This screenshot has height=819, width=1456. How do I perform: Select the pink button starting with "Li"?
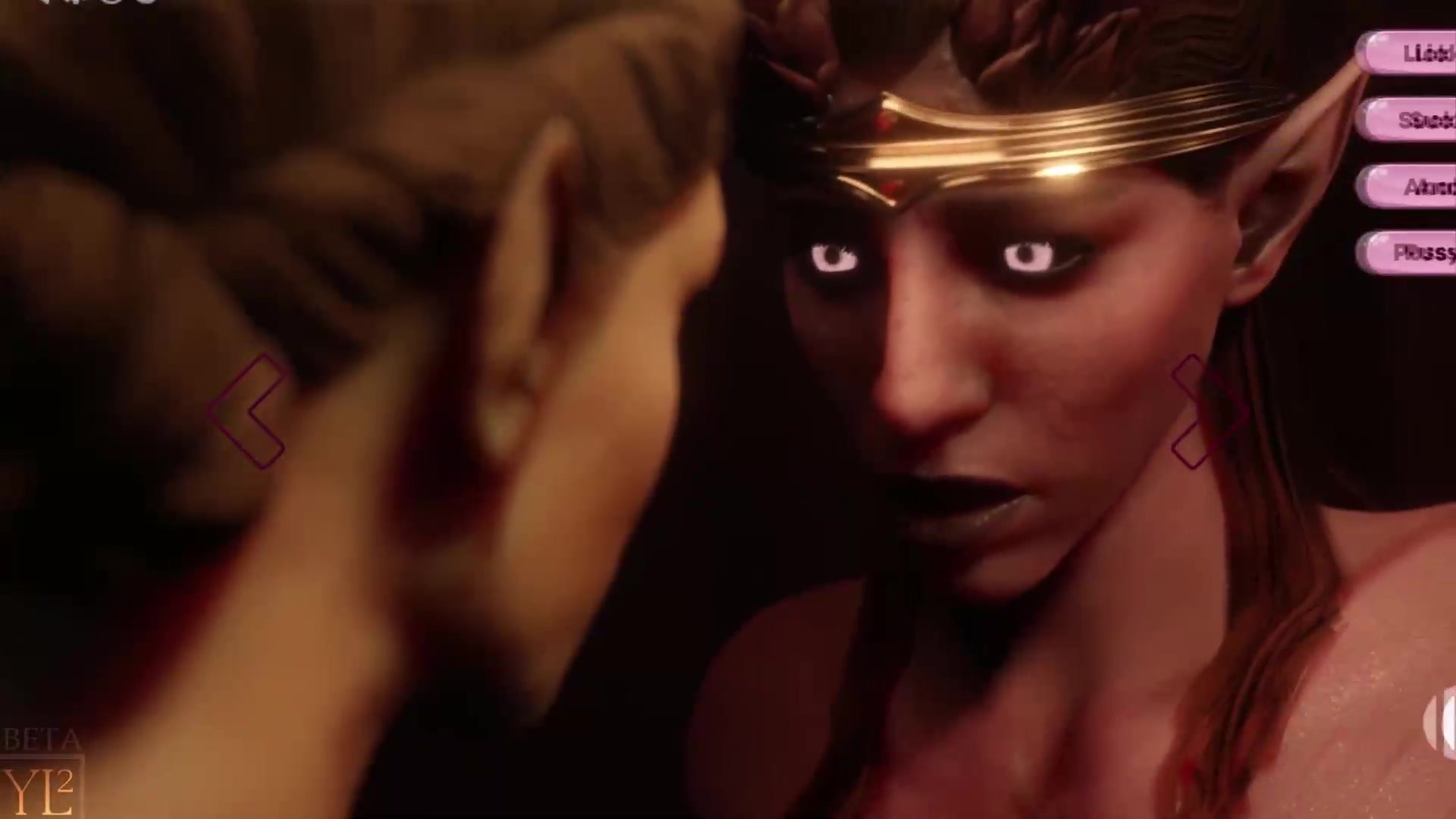click(x=1410, y=53)
